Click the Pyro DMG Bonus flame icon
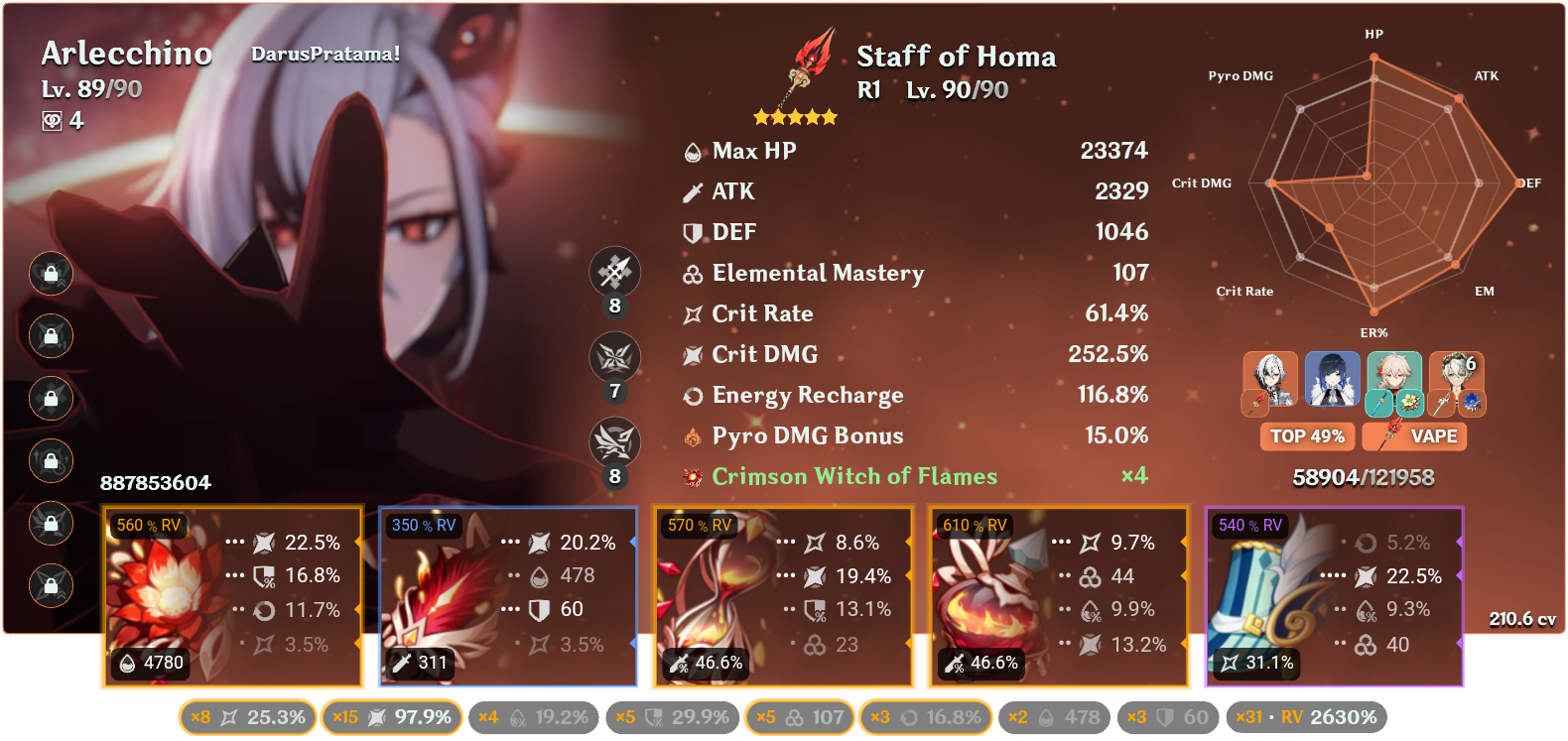Viewport: 1568px width, 741px height. coord(694,434)
